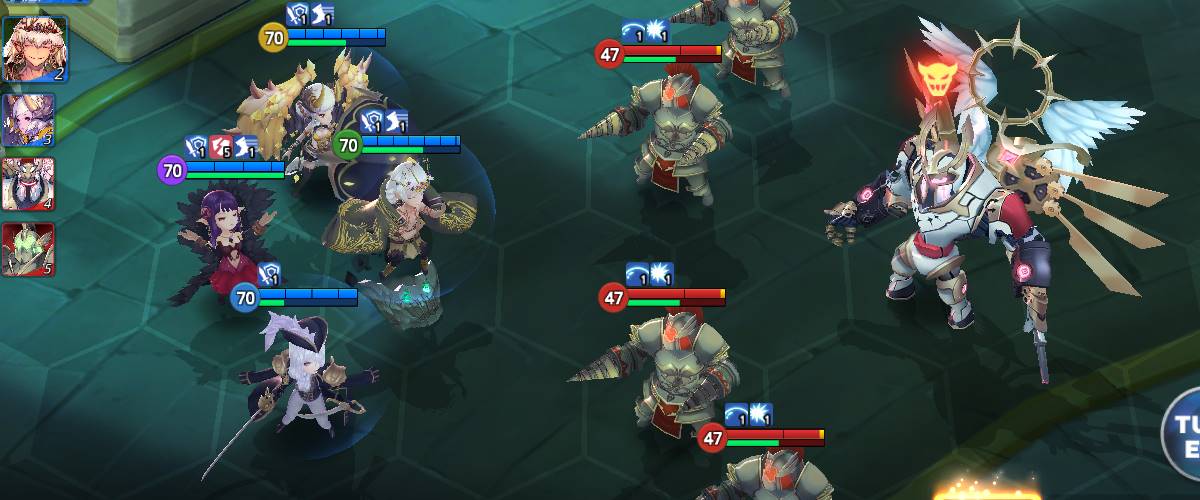This screenshot has width=1200, height=500.
Task: Select turn order portrait number 4
Action: tap(29, 185)
